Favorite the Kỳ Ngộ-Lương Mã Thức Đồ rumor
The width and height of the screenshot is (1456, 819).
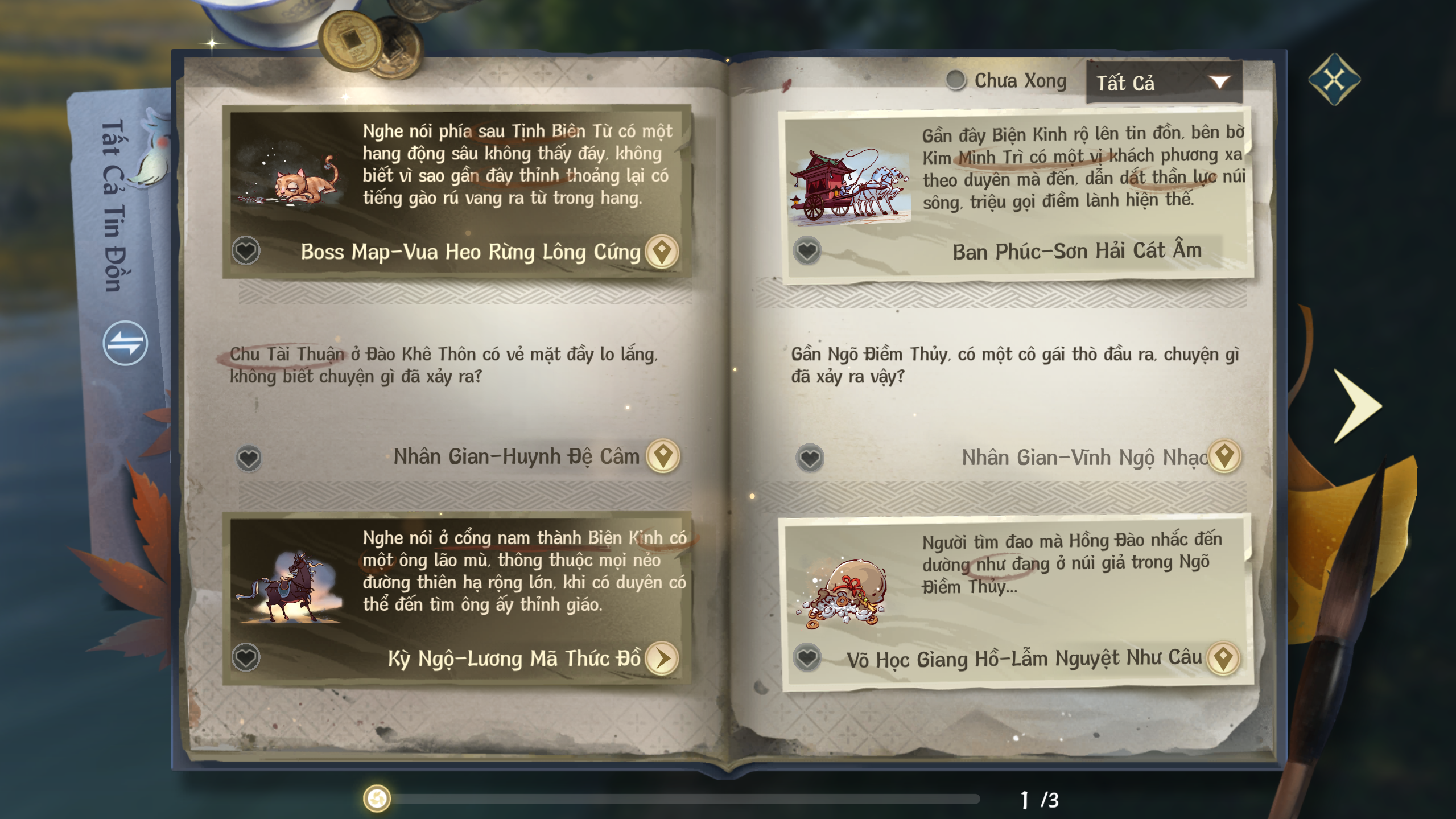[246, 657]
